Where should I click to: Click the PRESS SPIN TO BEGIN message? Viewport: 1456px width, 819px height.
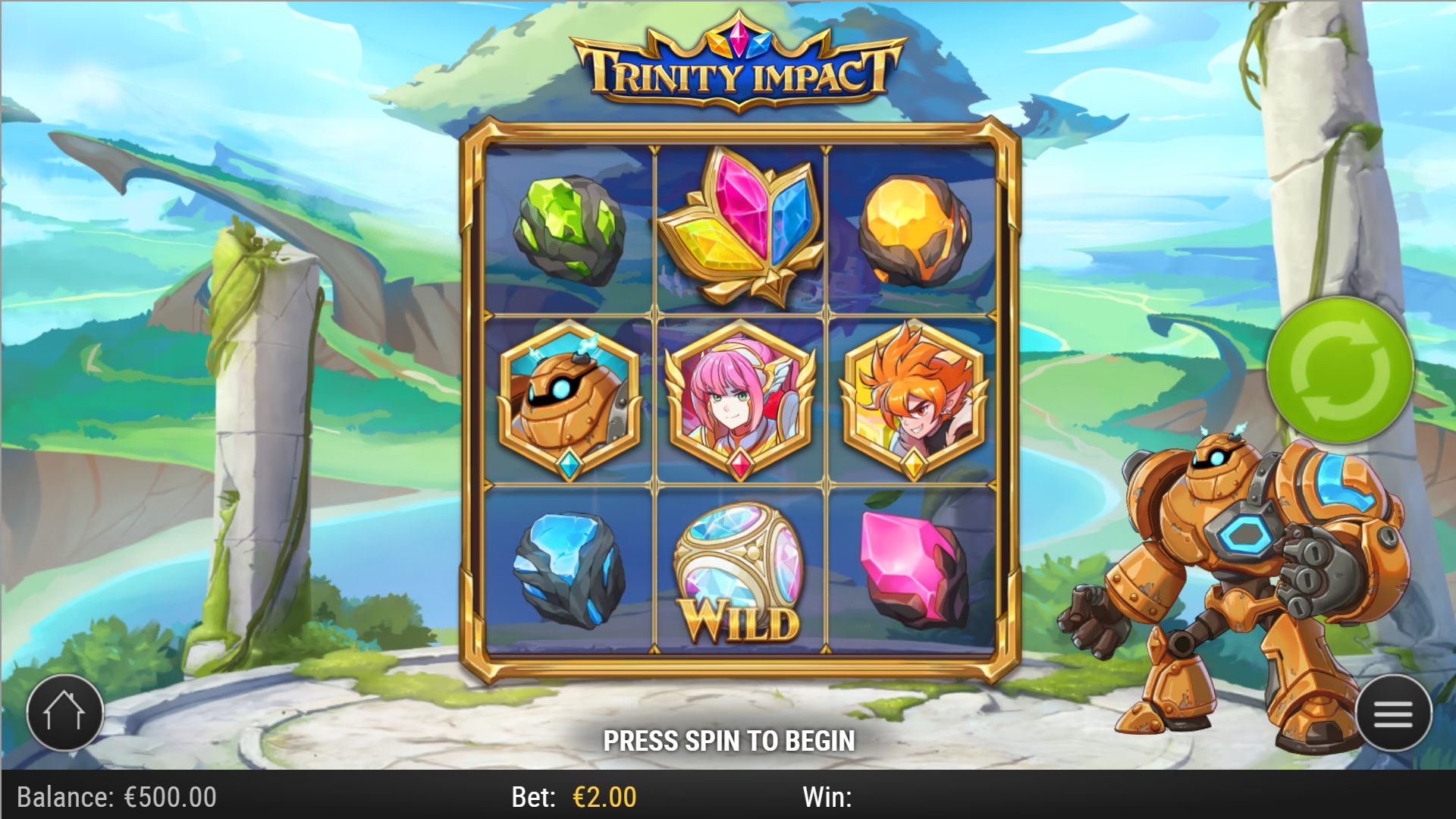tap(730, 739)
